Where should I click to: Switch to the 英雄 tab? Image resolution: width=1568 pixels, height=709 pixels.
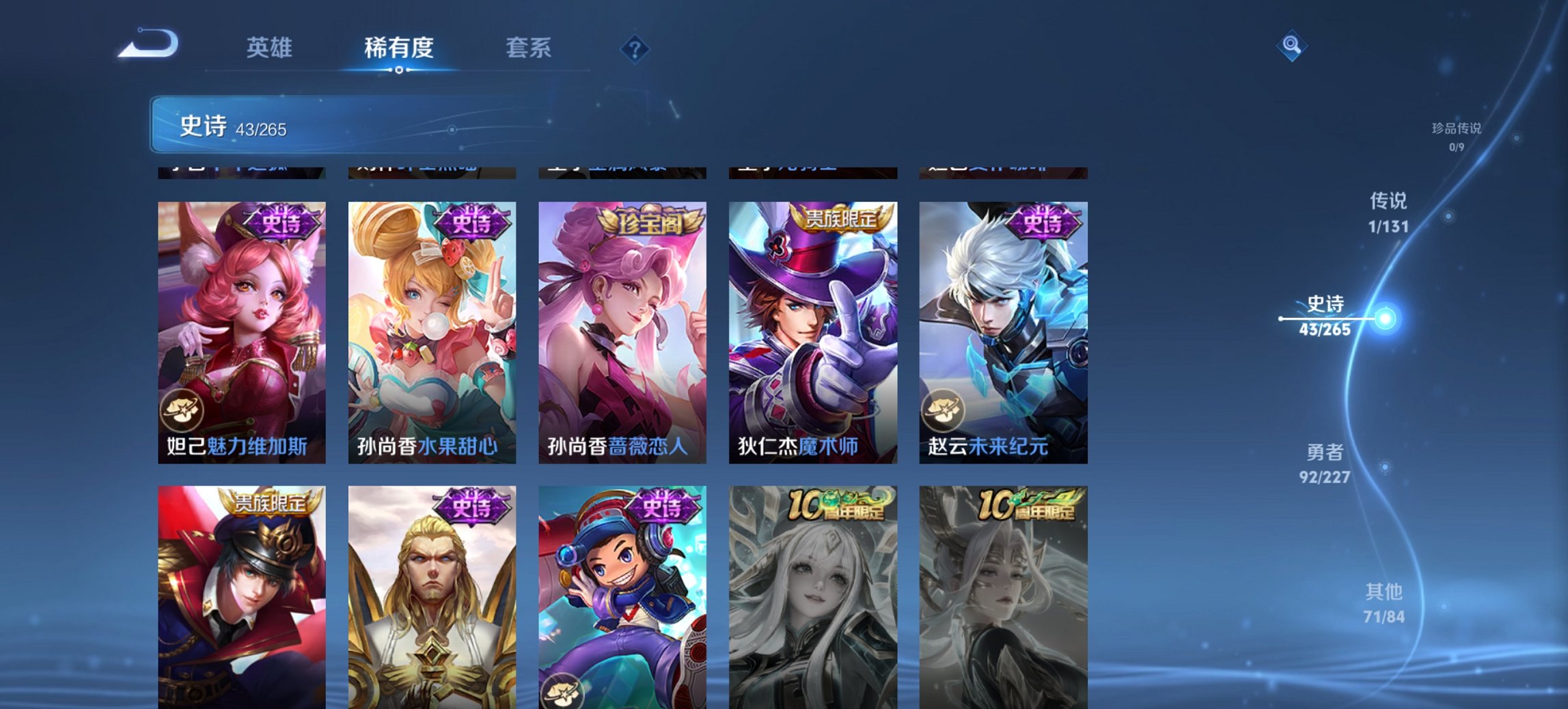(271, 49)
